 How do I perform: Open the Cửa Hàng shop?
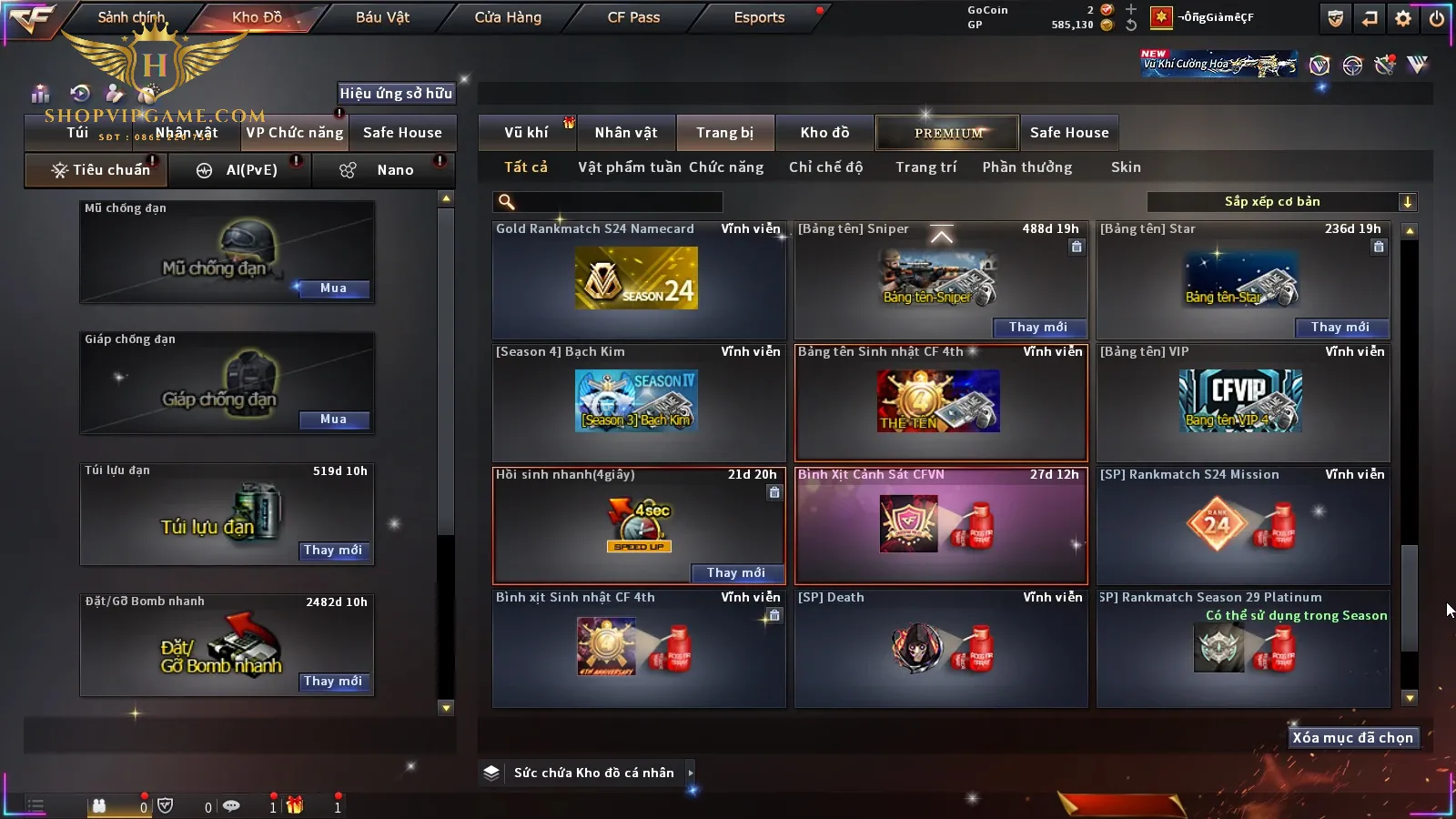tap(508, 17)
